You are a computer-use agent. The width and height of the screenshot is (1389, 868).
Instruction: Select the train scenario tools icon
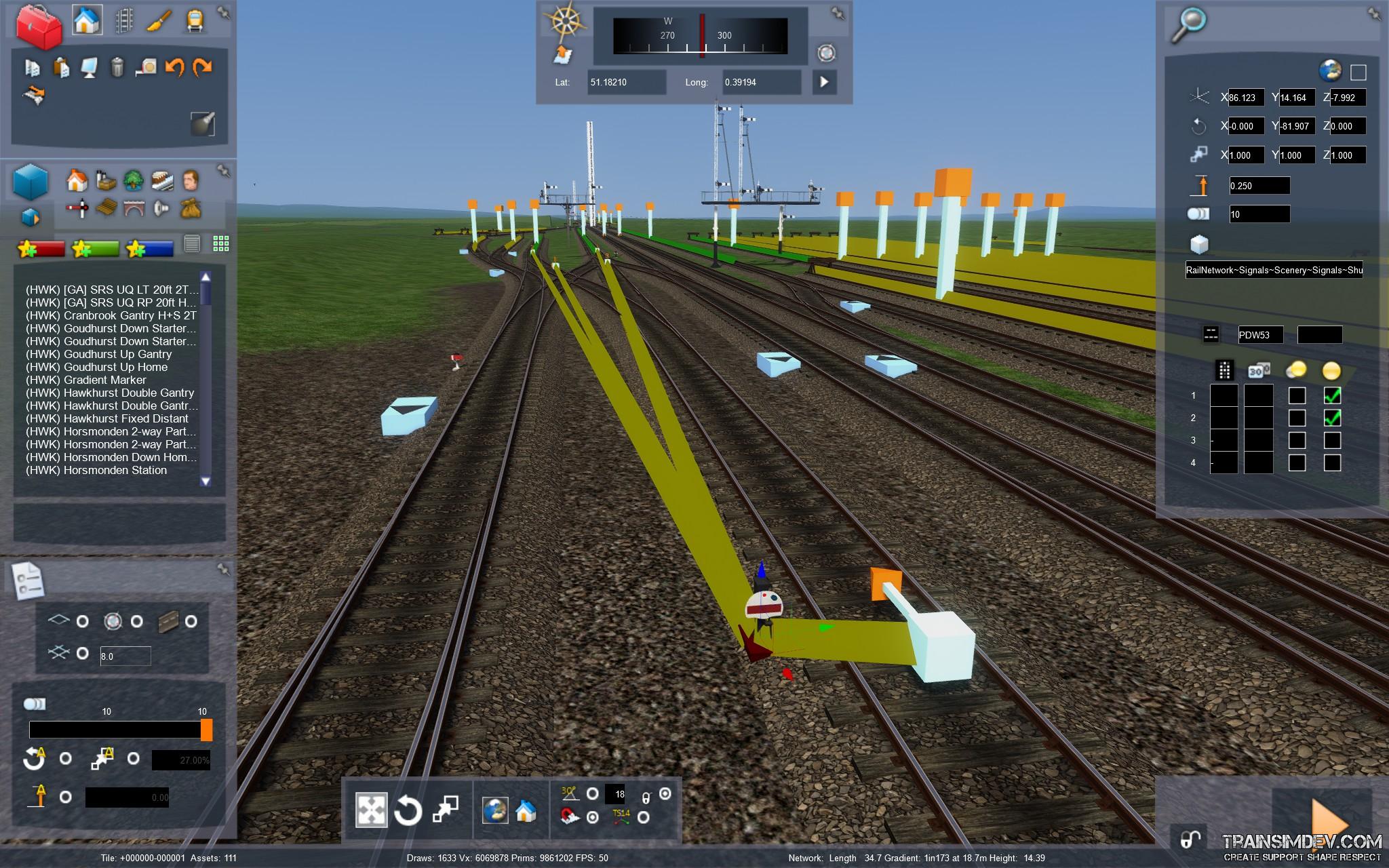coord(195,20)
